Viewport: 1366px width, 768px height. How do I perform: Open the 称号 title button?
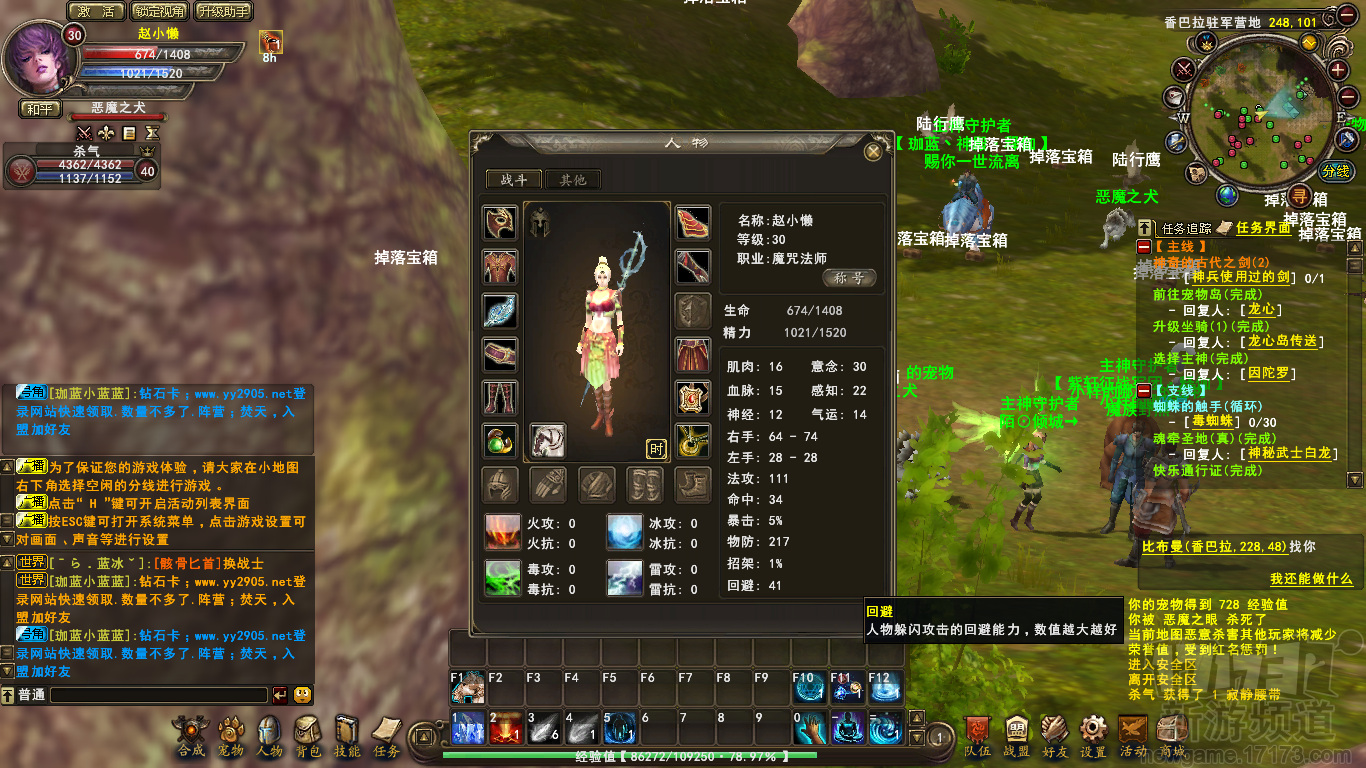pyautogui.click(x=849, y=278)
